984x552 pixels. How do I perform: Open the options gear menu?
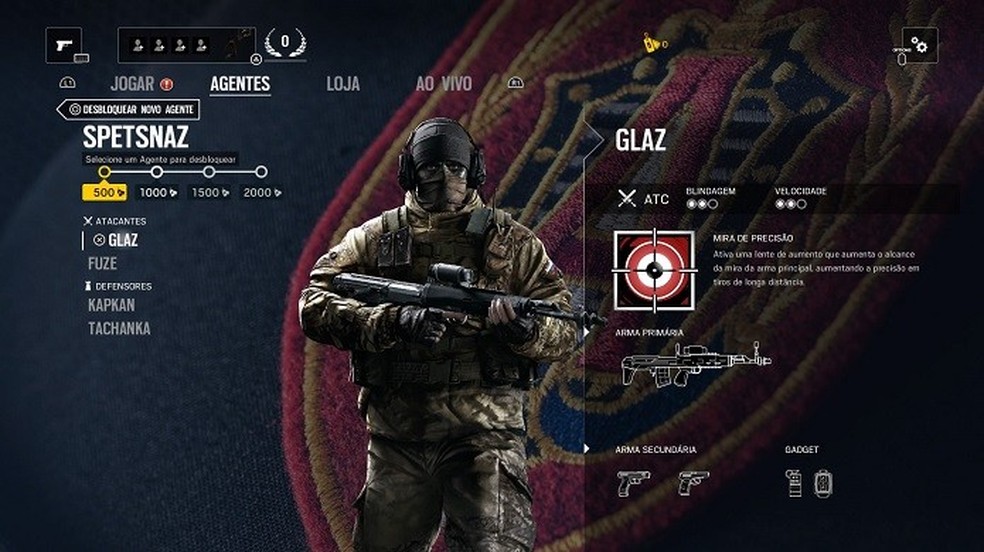919,45
